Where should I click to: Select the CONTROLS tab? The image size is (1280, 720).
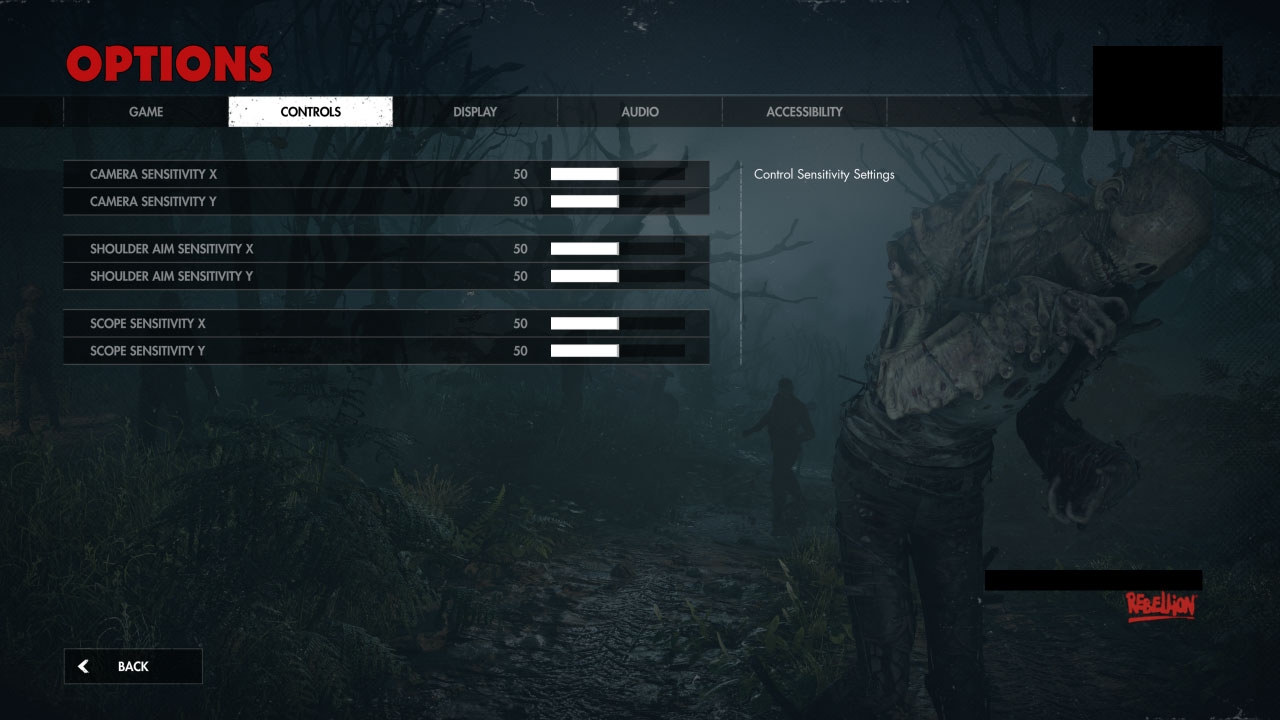point(310,111)
